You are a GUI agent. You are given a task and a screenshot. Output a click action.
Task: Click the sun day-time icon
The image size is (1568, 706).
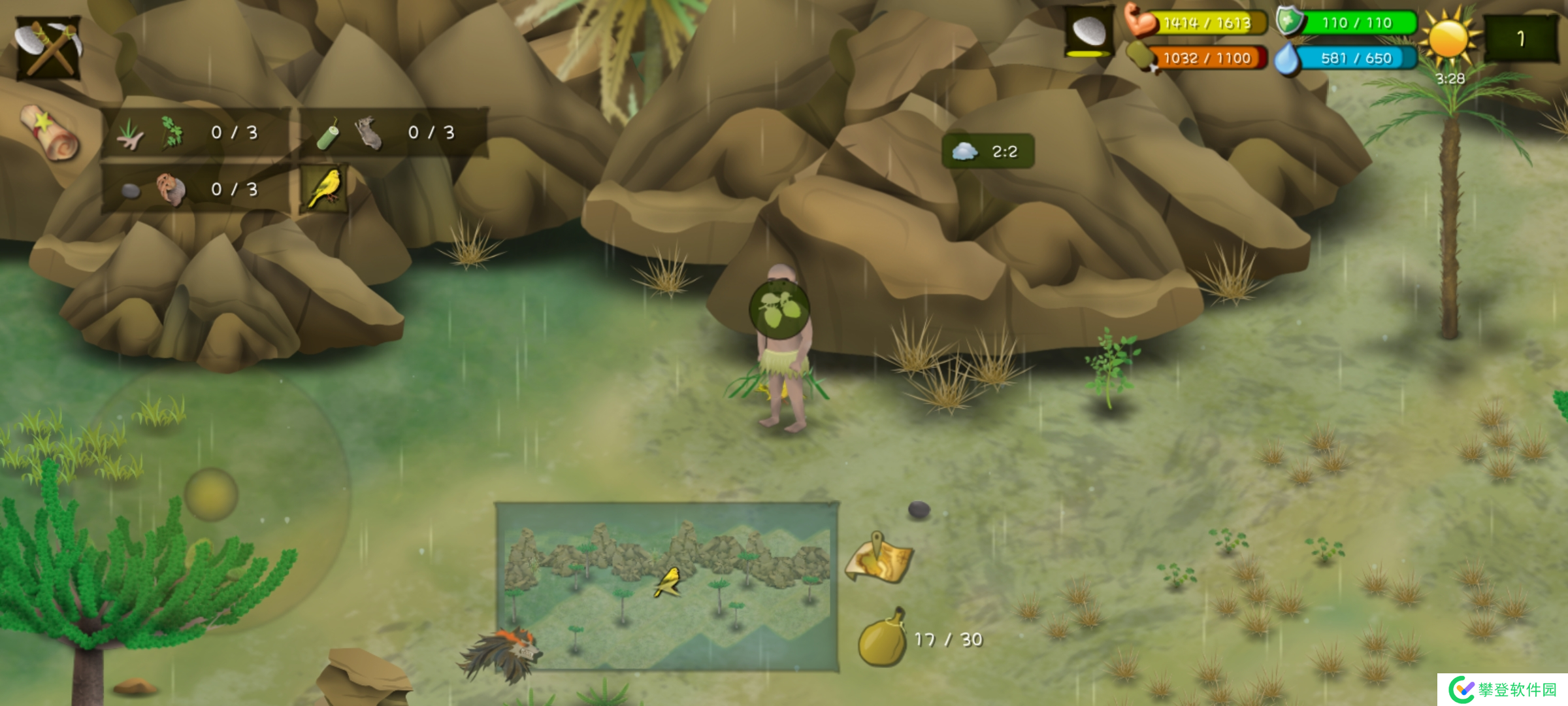coord(1448,39)
